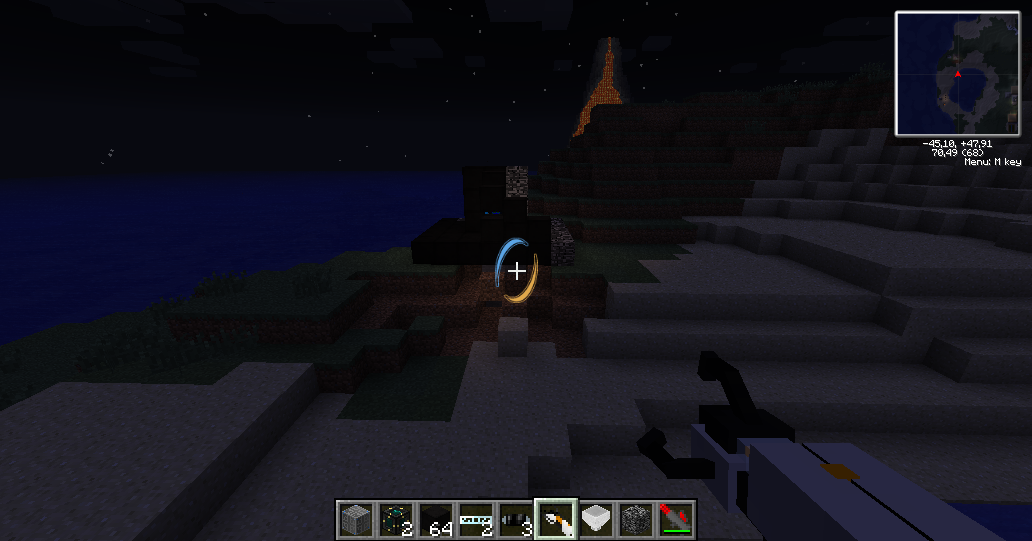The image size is (1032, 541).
Task: Equip the red-tipped tool with durability bar
Action: (x=676, y=519)
